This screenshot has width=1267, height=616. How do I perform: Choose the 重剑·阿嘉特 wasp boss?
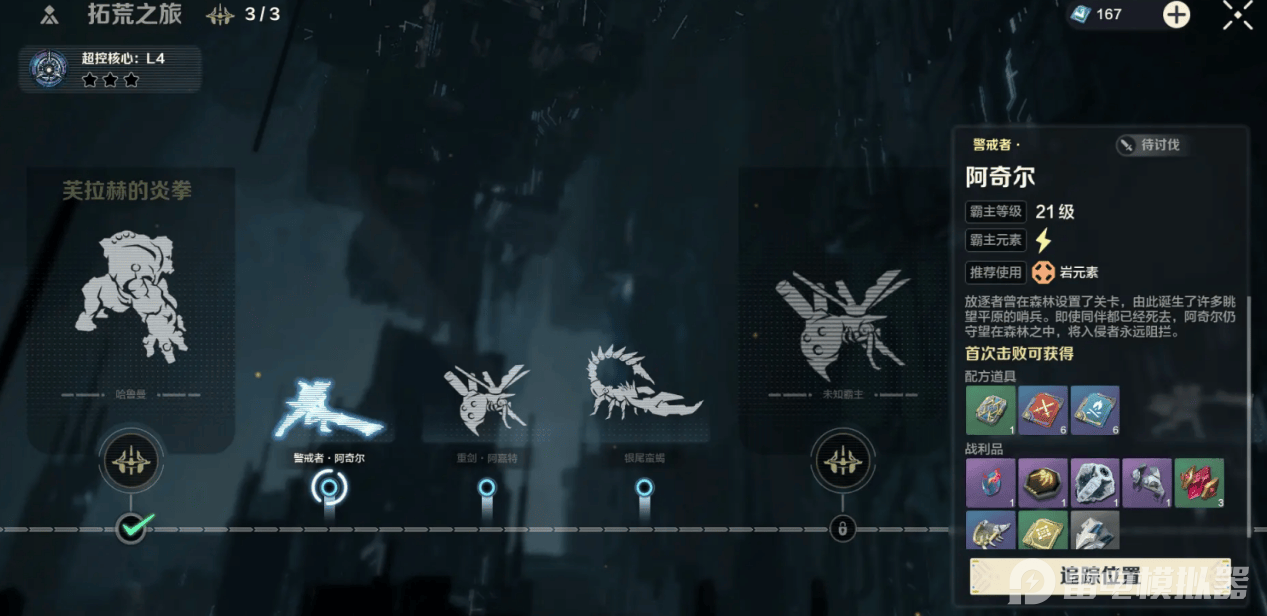point(486,396)
